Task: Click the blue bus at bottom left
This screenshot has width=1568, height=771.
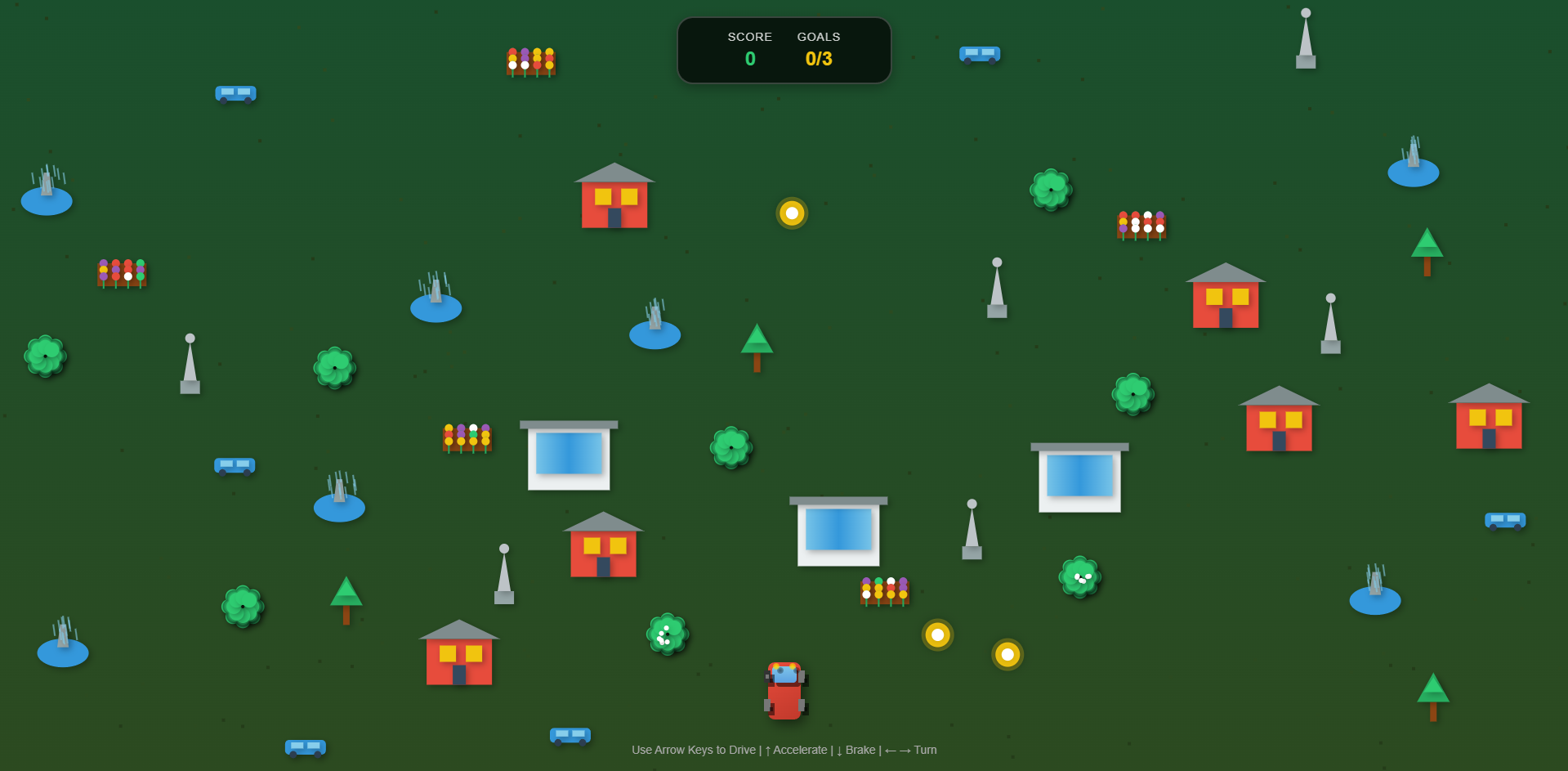Action: pyautogui.click(x=306, y=746)
